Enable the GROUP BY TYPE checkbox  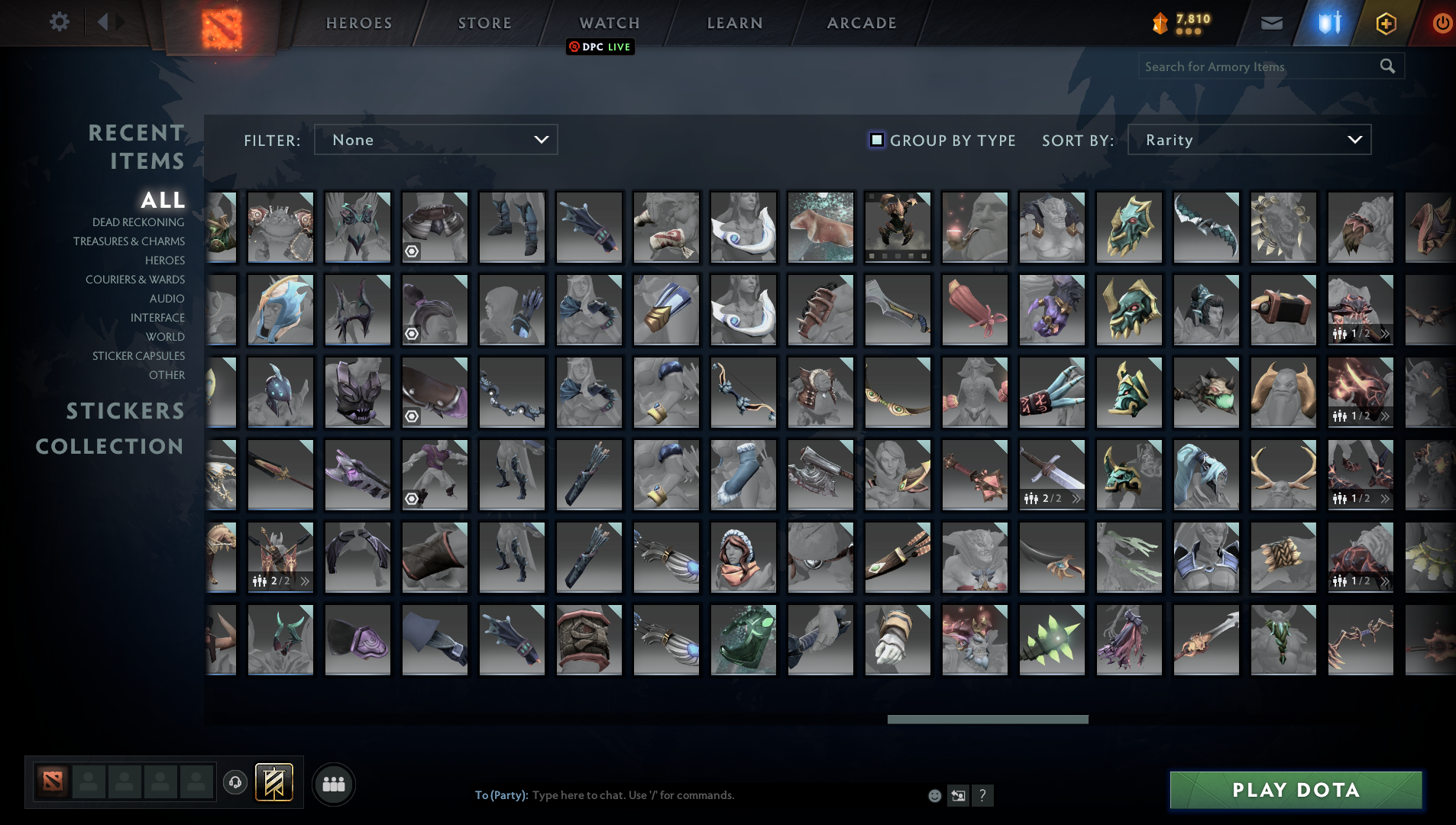877,140
